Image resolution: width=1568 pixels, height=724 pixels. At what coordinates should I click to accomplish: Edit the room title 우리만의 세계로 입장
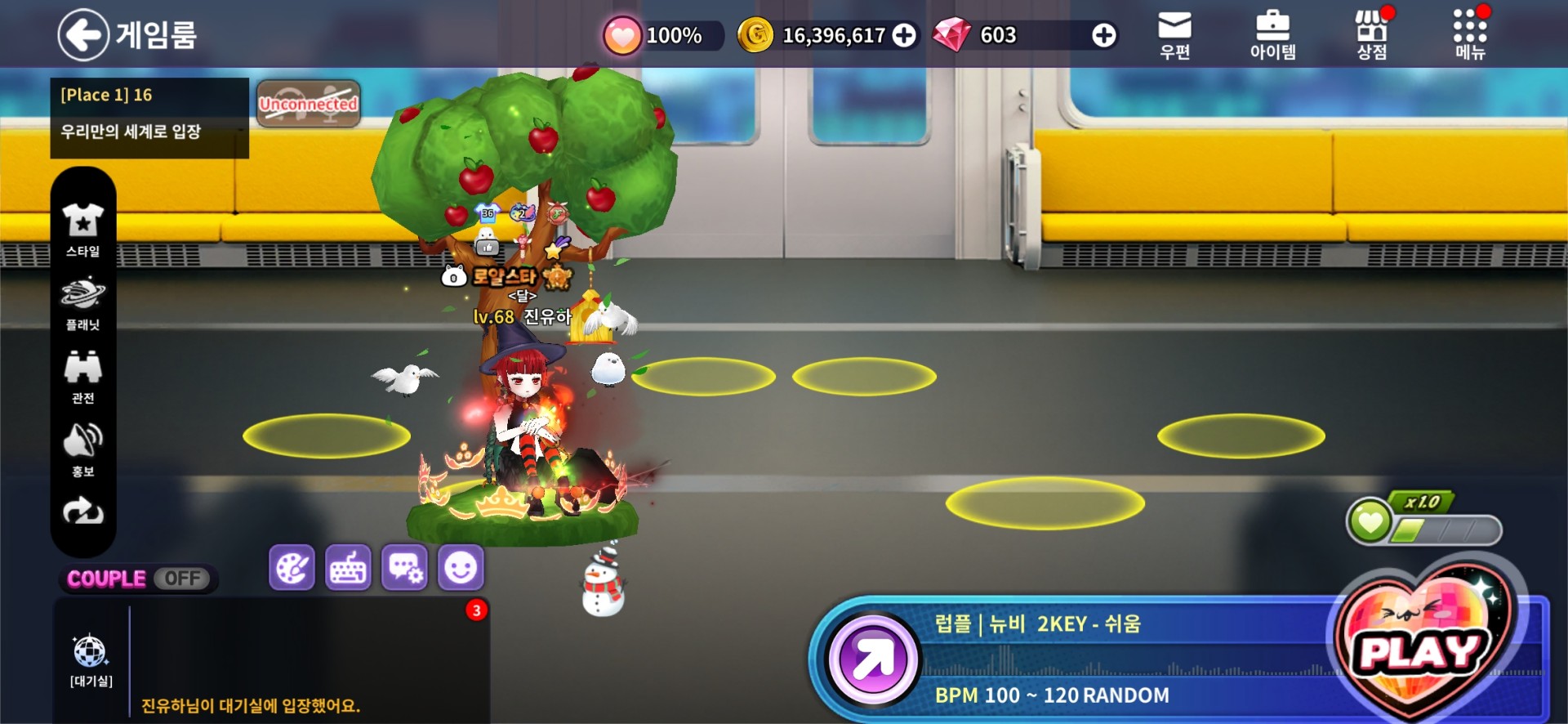pyautogui.click(x=131, y=132)
